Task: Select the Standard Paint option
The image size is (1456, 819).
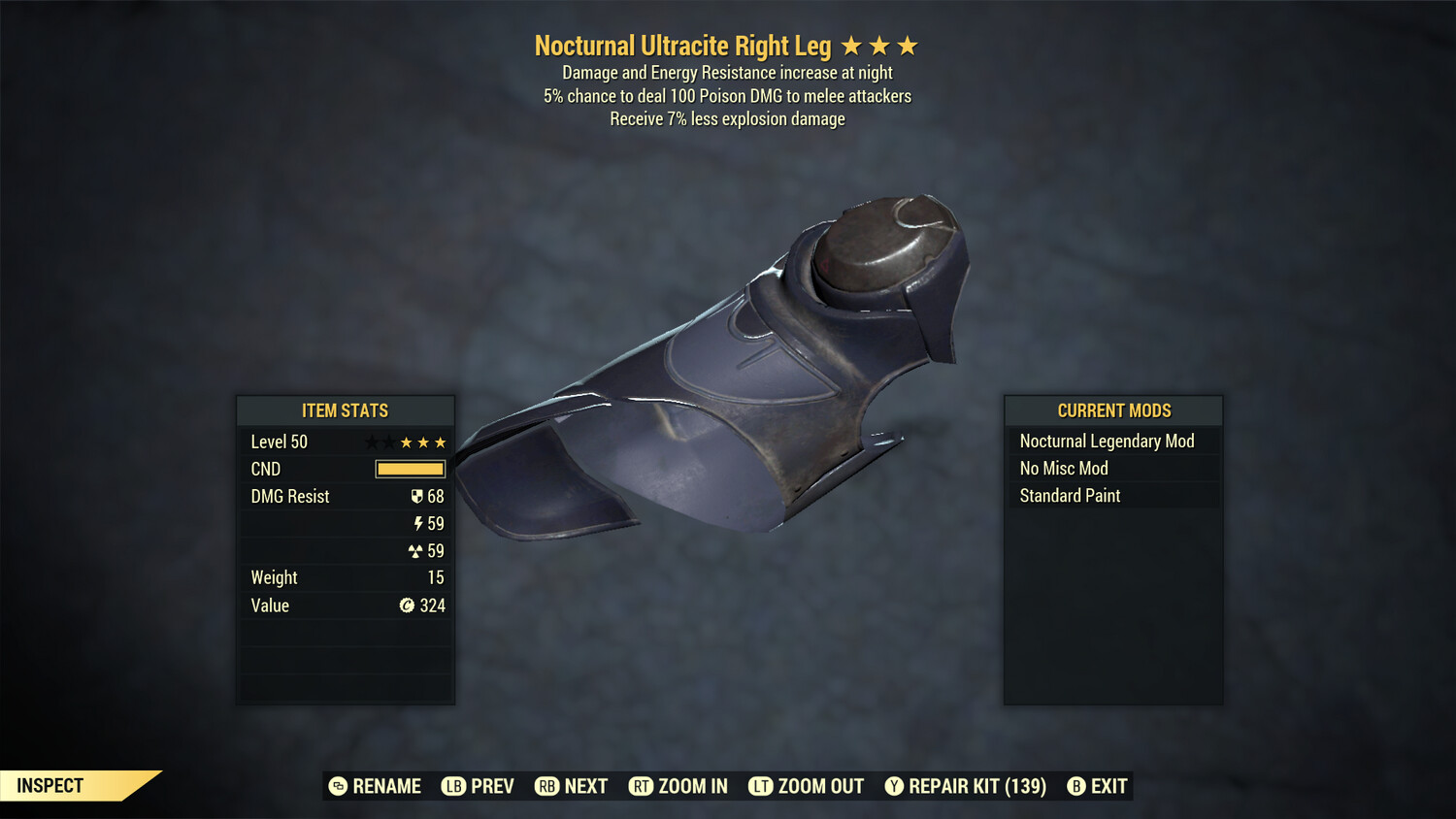Action: (x=1069, y=495)
